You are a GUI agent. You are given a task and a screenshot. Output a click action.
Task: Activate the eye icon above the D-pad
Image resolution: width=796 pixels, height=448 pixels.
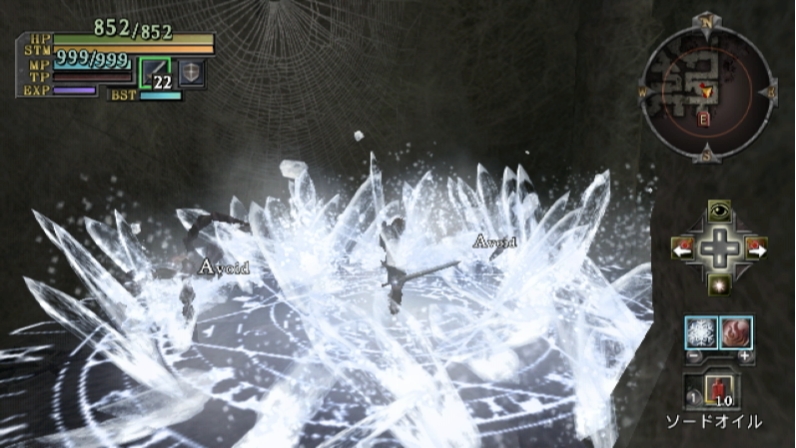[x=718, y=209]
